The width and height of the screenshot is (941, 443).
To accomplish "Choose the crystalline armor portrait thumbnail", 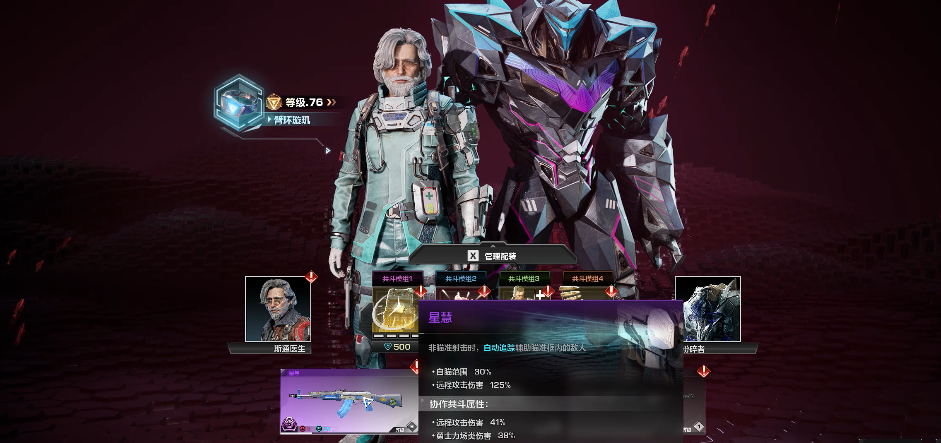I will coord(707,310).
